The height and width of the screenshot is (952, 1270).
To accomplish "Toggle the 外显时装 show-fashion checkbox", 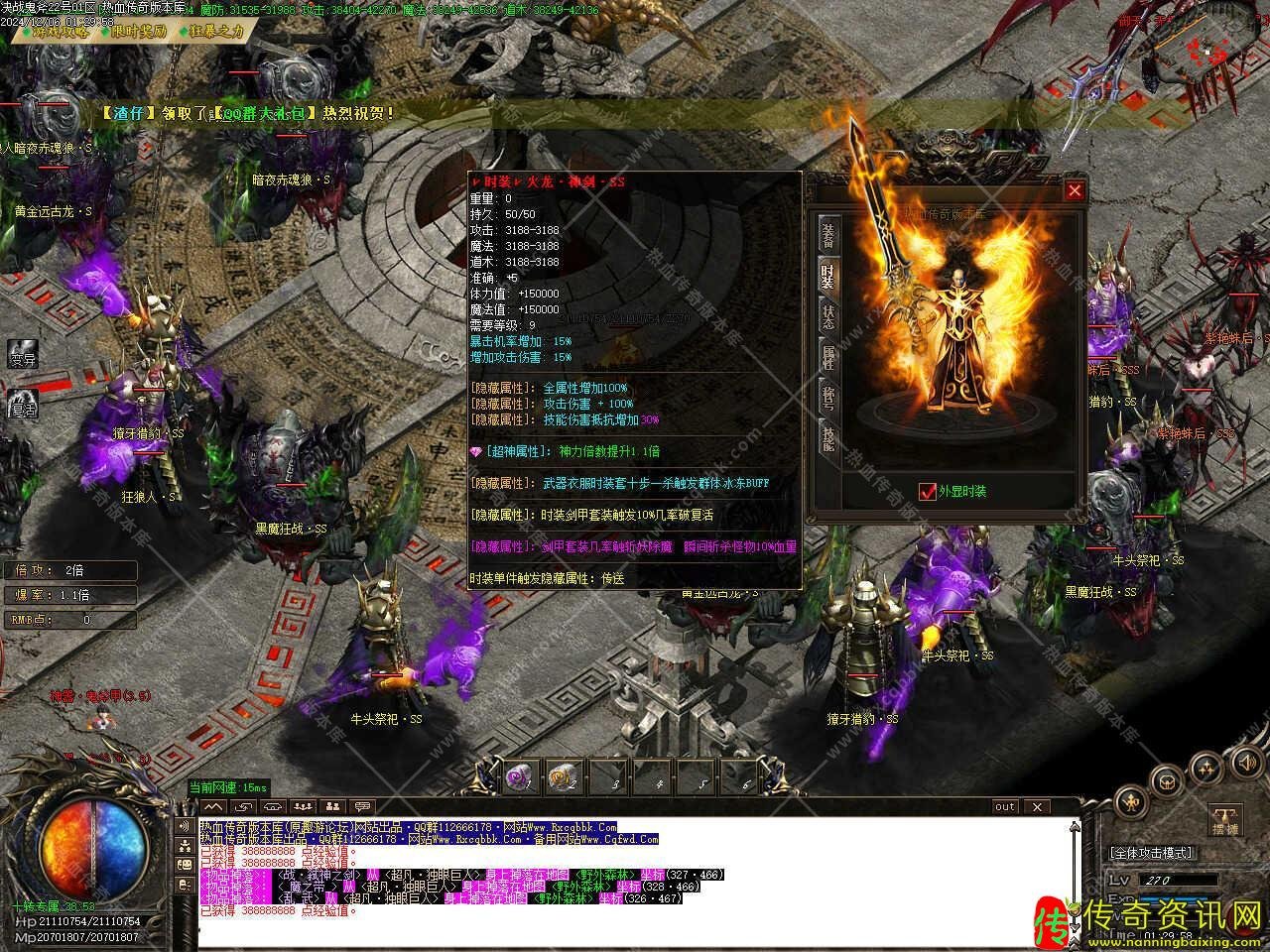I will pyautogui.click(x=928, y=490).
